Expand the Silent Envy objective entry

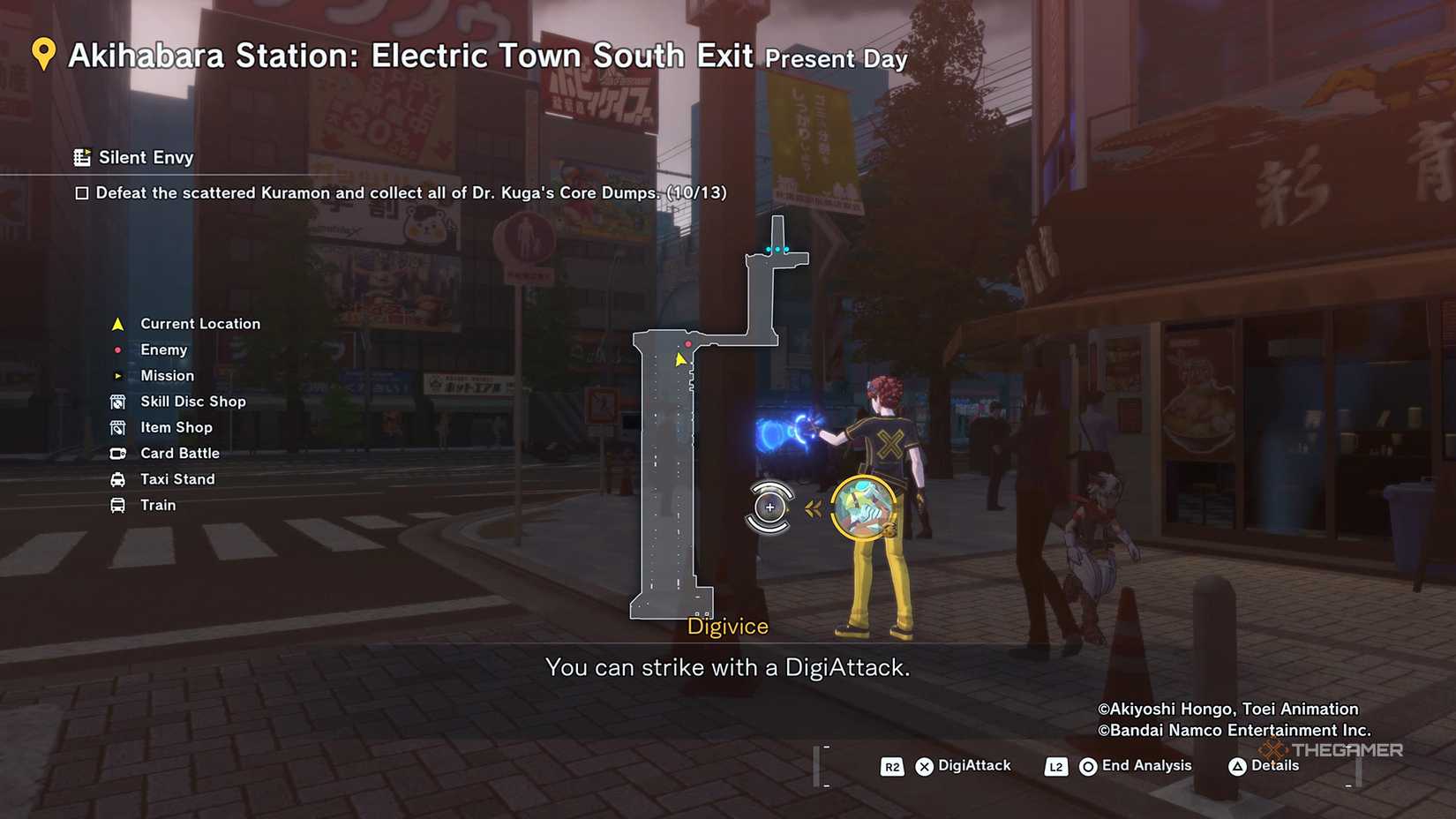coord(402,192)
